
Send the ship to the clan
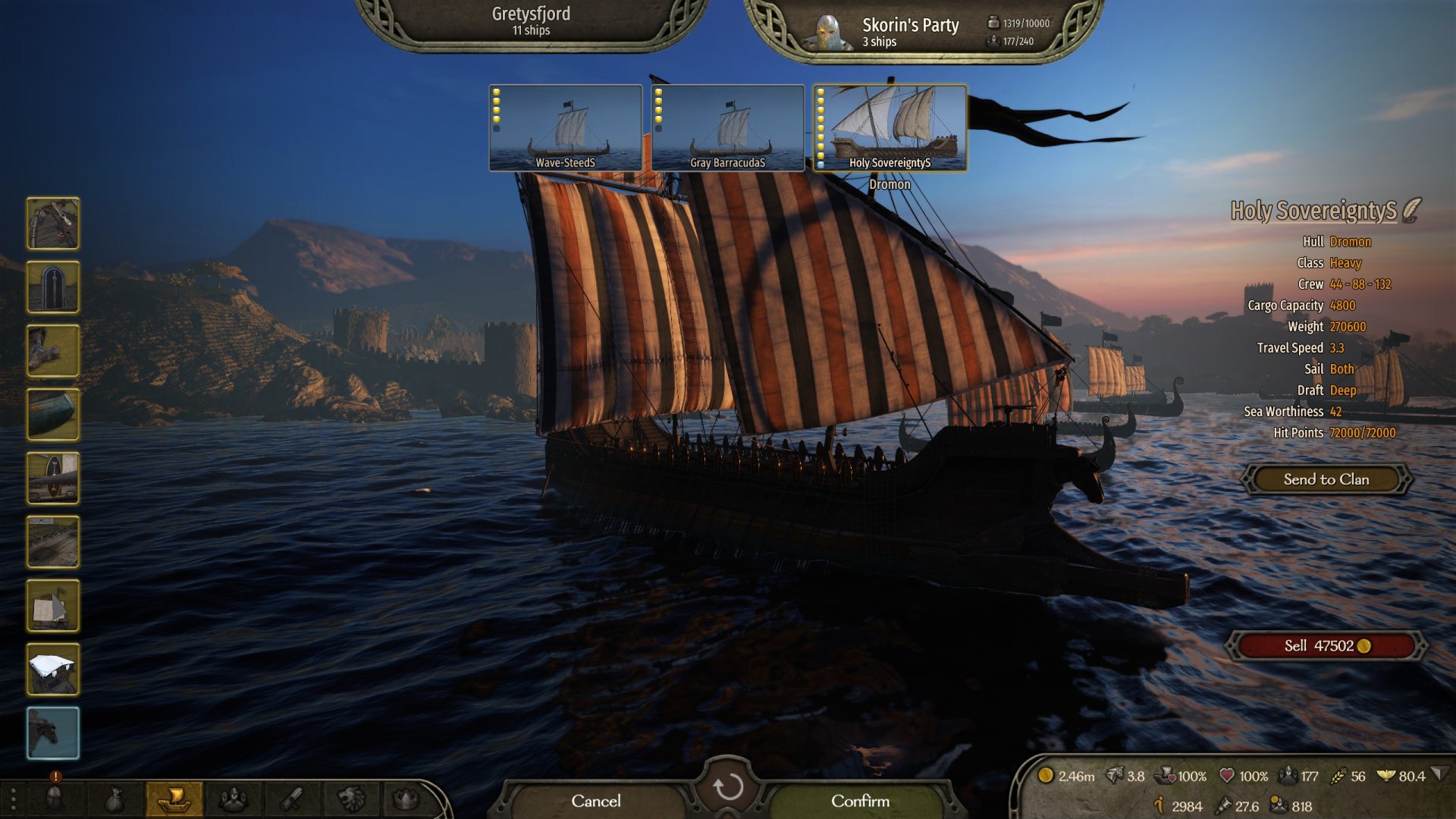[x=1326, y=479]
